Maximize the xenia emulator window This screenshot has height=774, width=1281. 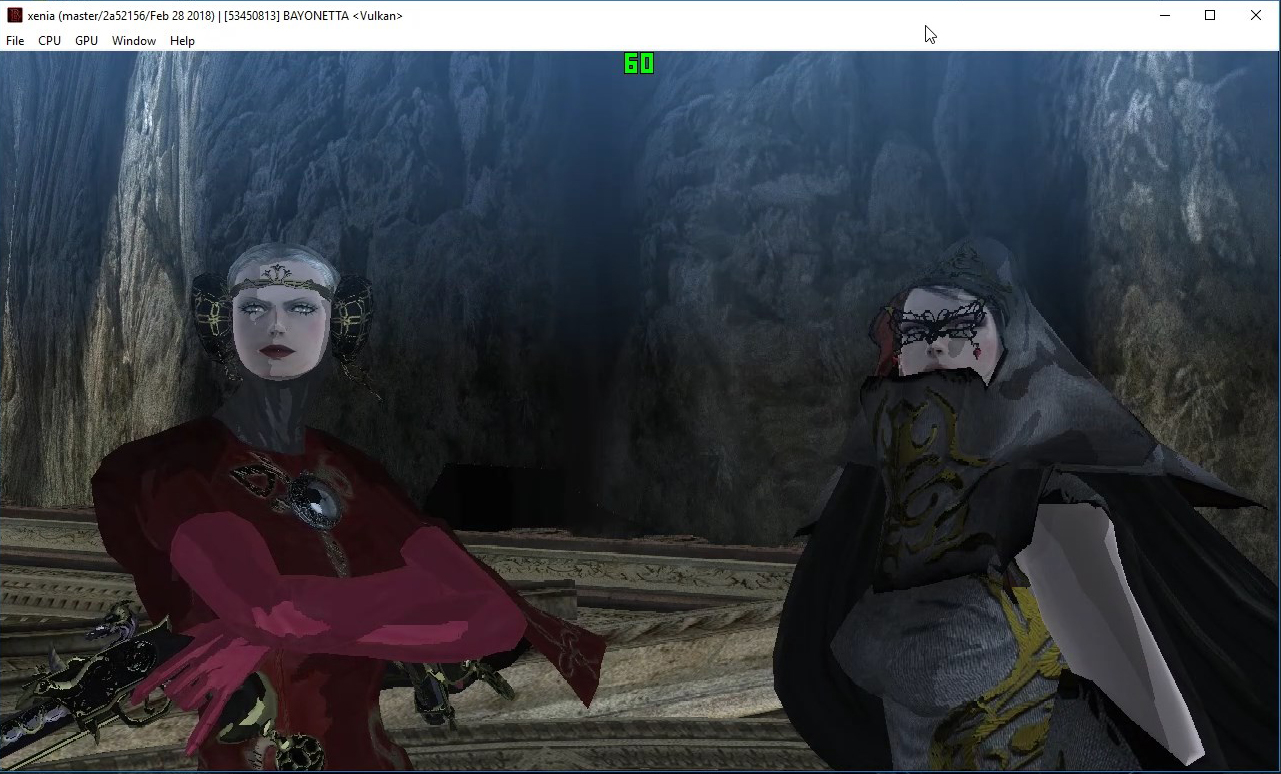(1209, 14)
